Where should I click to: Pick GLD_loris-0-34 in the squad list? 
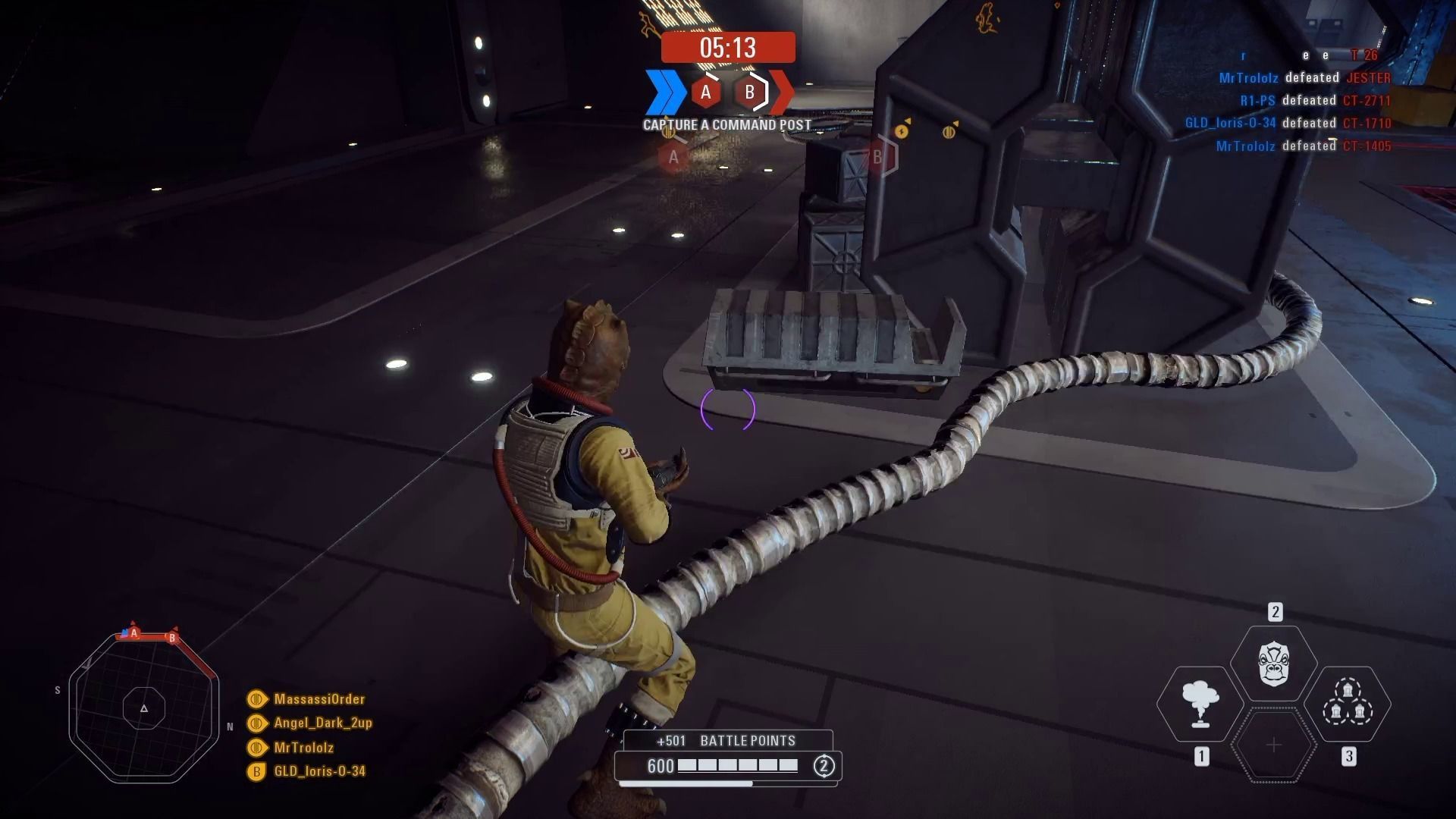[x=319, y=771]
